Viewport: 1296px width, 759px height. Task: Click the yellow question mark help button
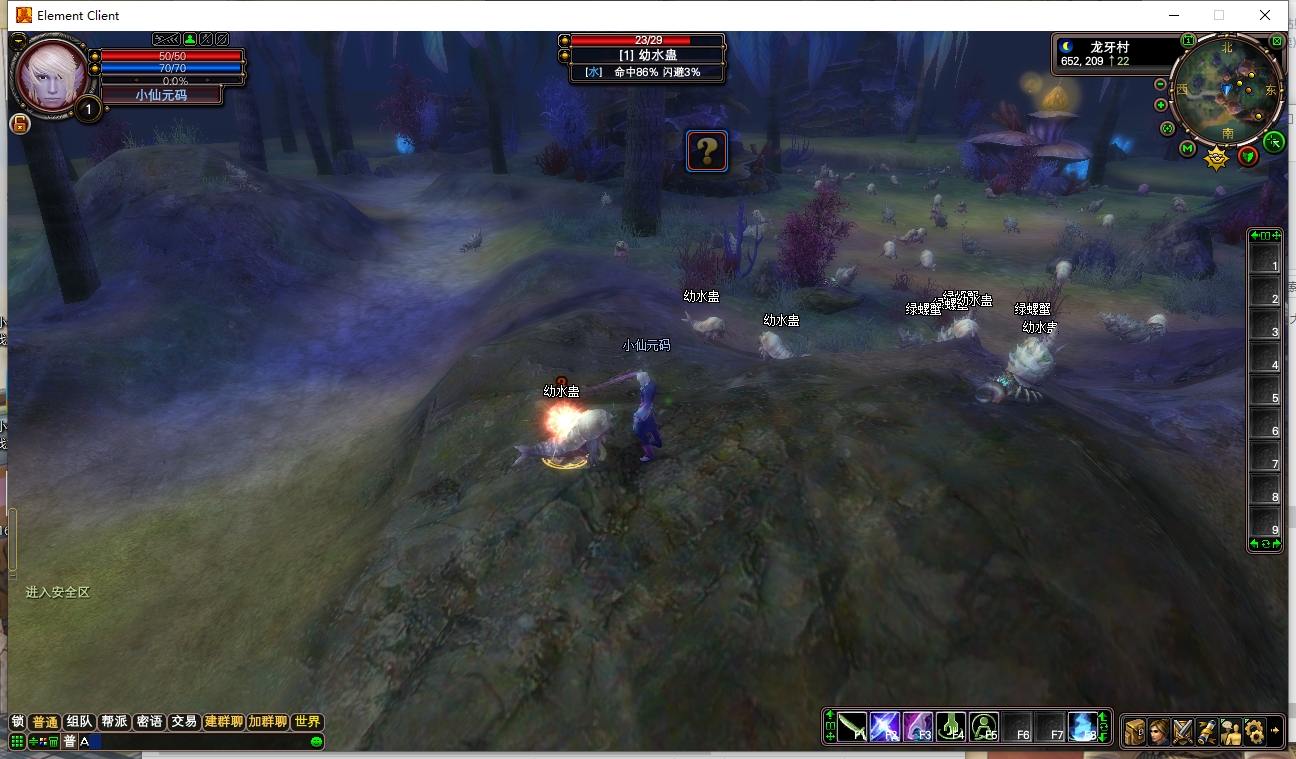706,151
